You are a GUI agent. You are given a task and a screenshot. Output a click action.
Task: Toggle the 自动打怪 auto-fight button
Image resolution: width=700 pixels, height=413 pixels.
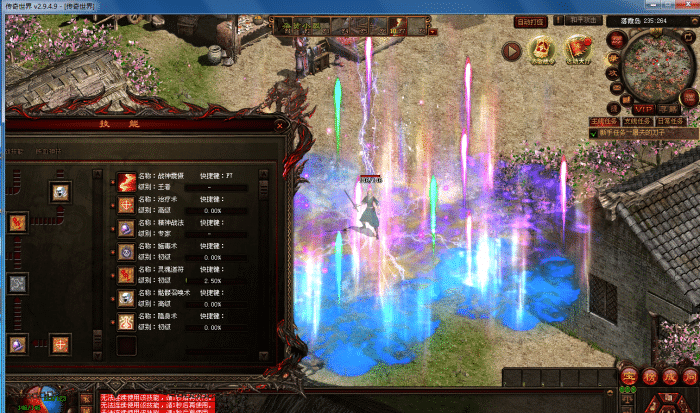[529, 20]
